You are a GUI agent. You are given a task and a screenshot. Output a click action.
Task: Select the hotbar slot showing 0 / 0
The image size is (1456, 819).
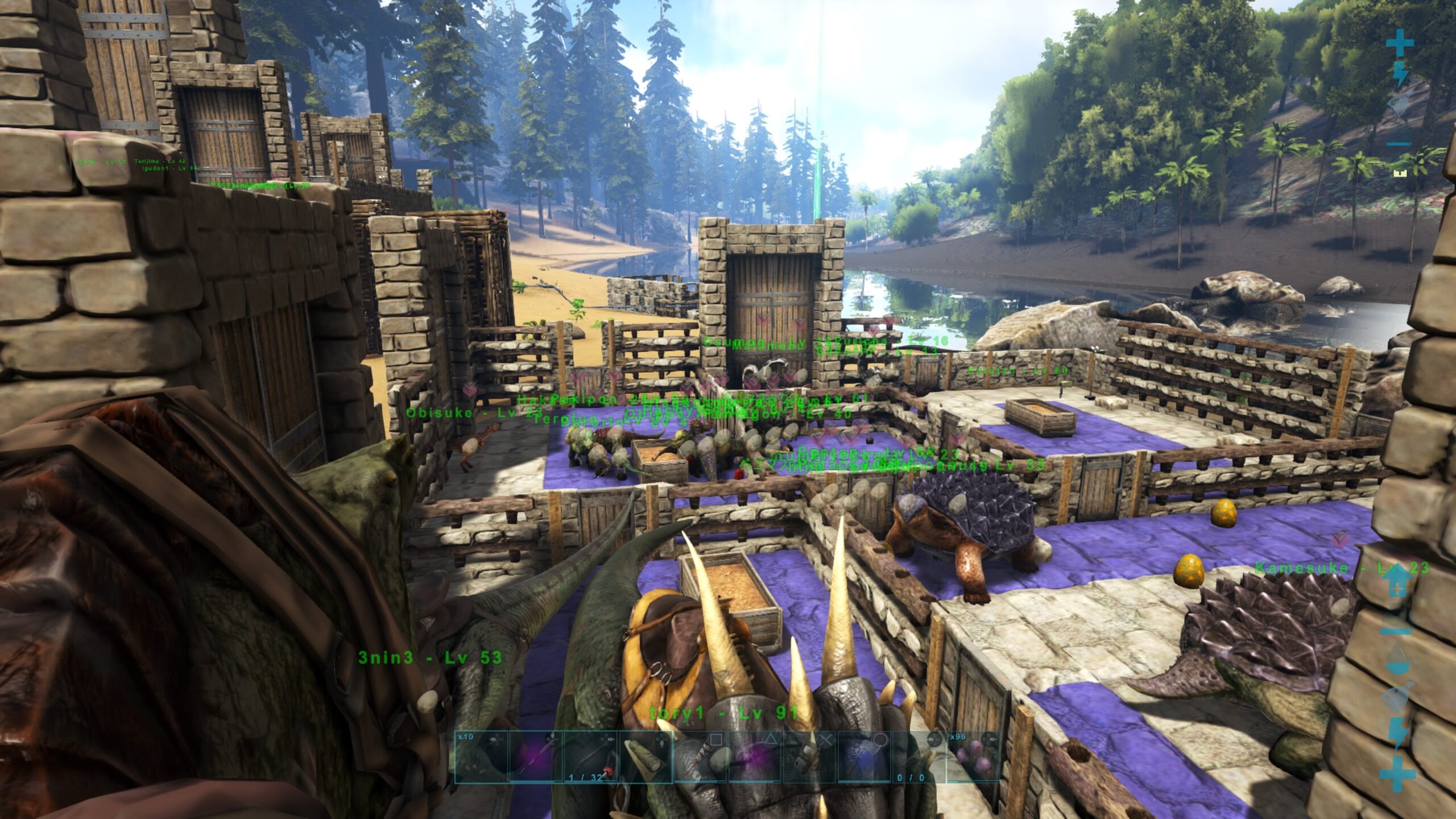click(x=918, y=756)
